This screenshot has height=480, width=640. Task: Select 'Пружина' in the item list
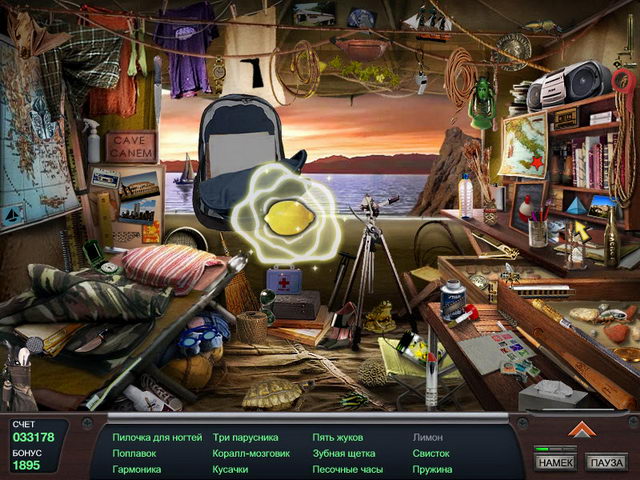pyautogui.click(x=433, y=469)
